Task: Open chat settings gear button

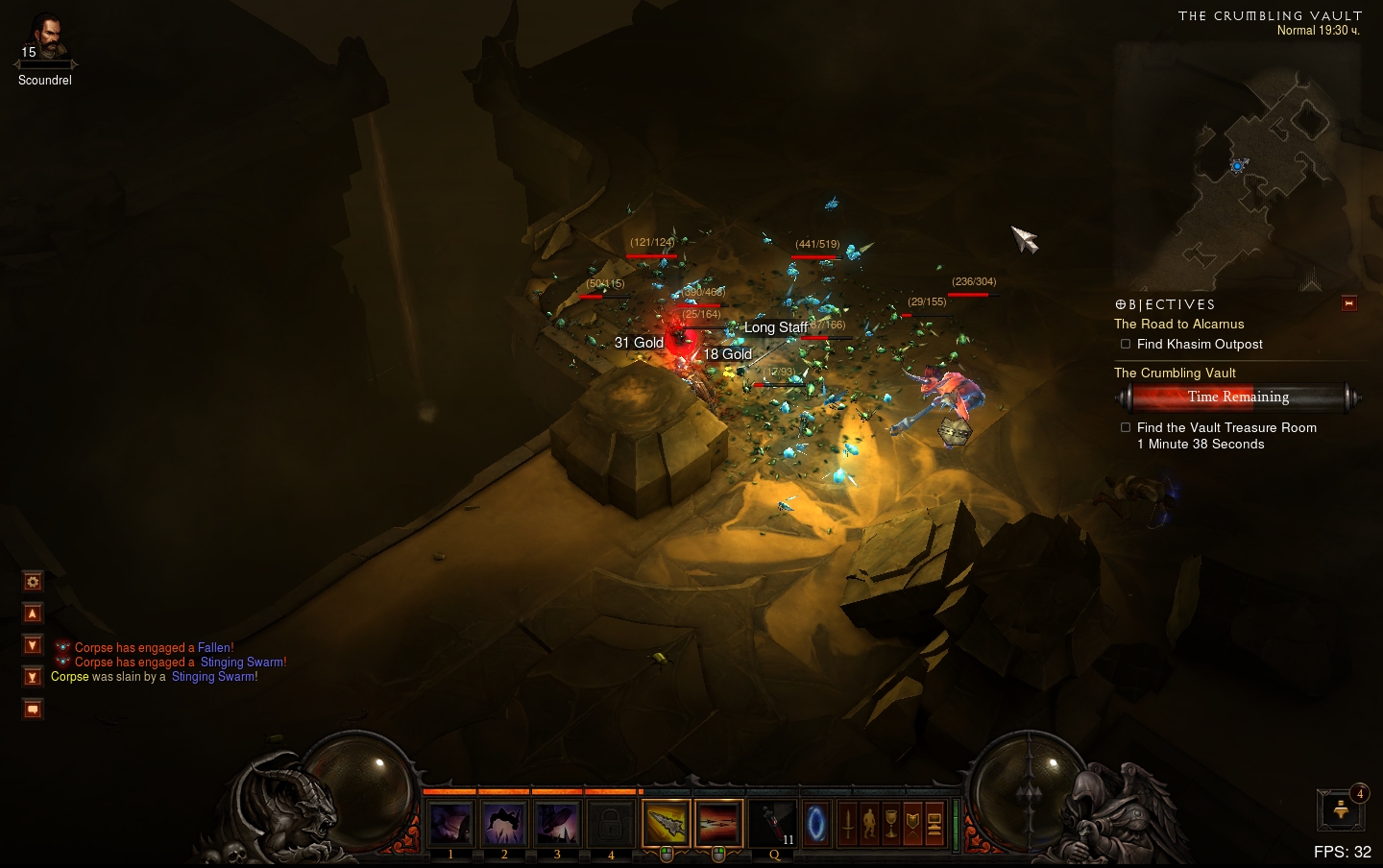Action: (x=33, y=582)
